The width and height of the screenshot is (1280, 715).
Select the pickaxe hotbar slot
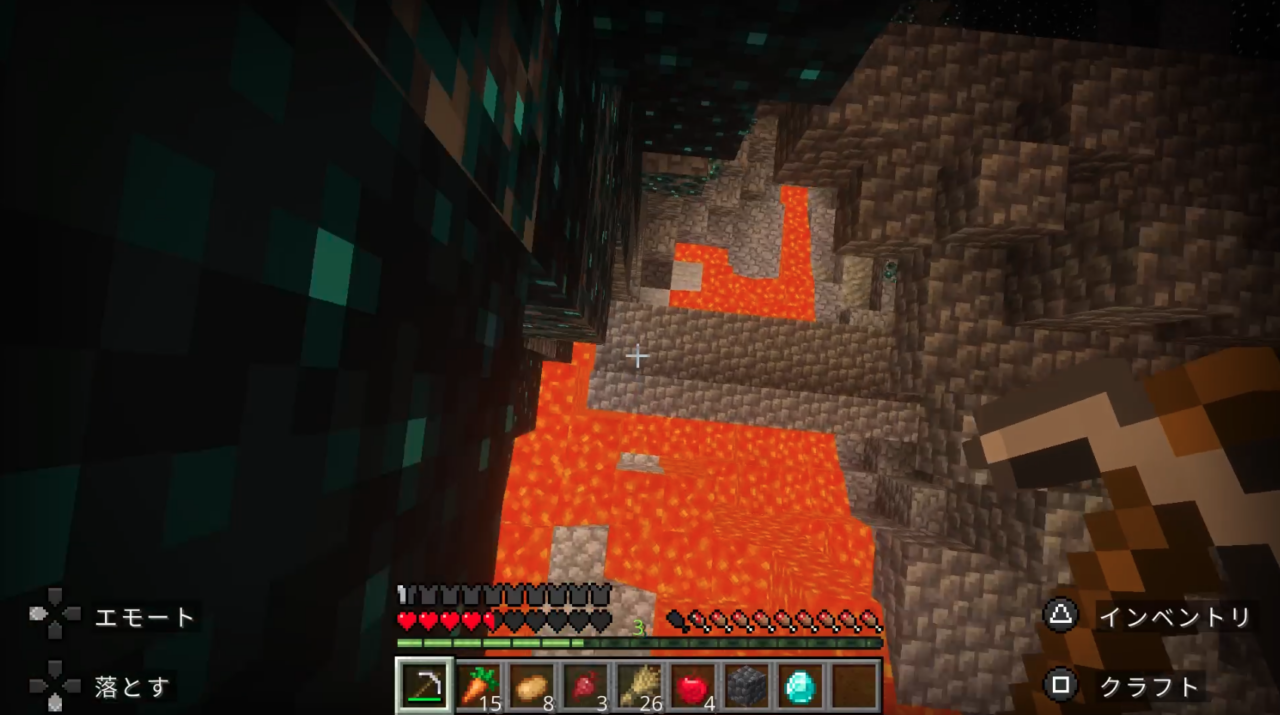[x=425, y=685]
